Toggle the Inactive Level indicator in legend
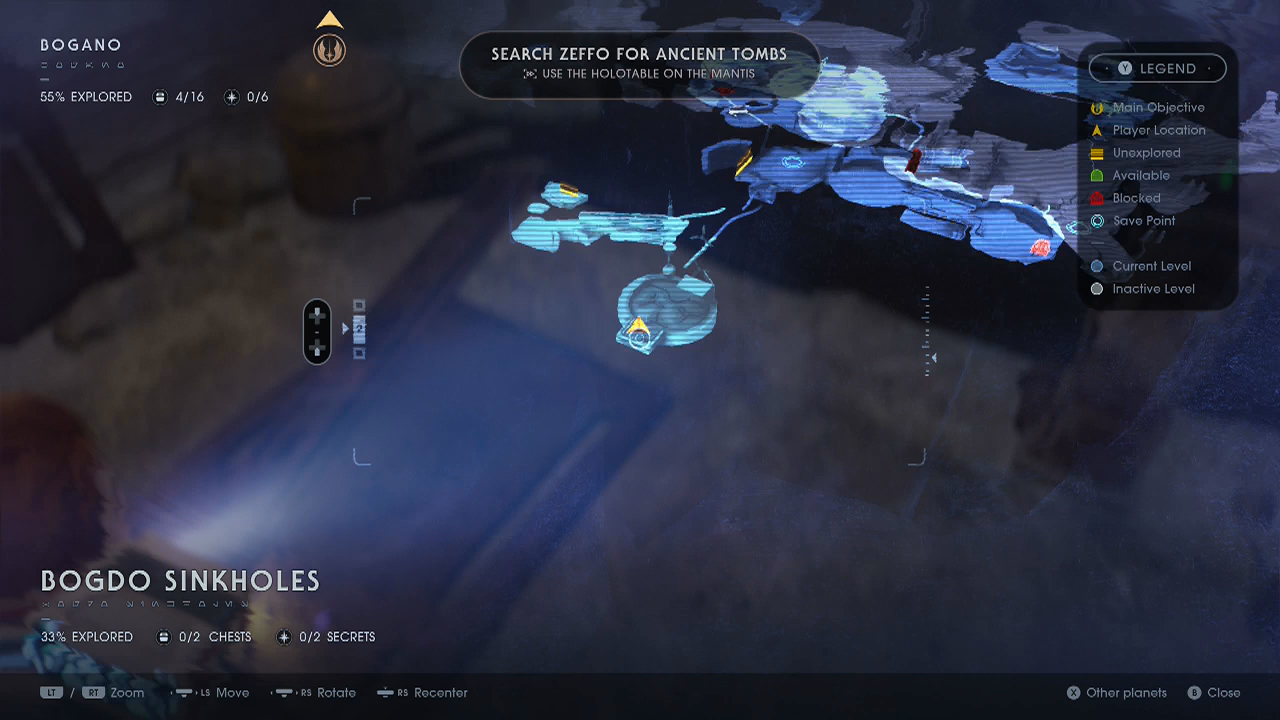 (x=1097, y=288)
